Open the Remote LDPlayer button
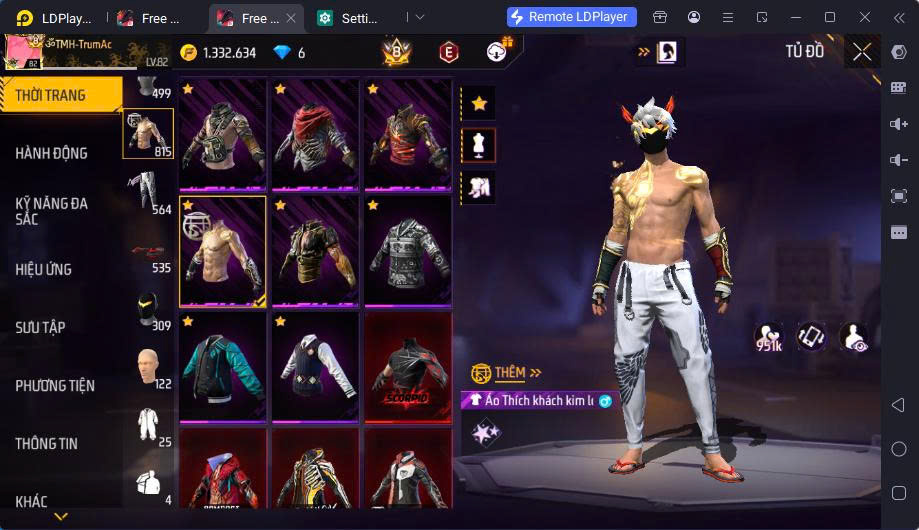Viewport: 919px width, 530px height. pyautogui.click(x=571, y=17)
